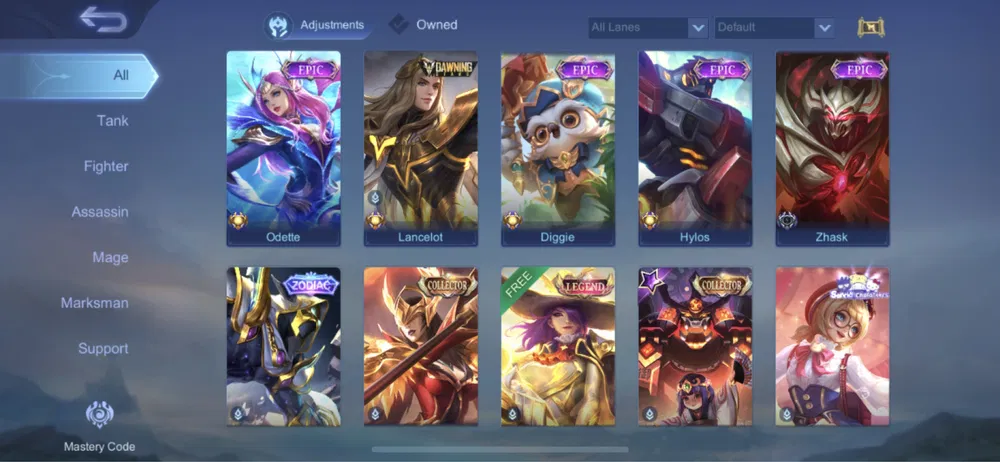The width and height of the screenshot is (1000, 462).
Task: Select the Odette hero card
Action: pos(283,148)
